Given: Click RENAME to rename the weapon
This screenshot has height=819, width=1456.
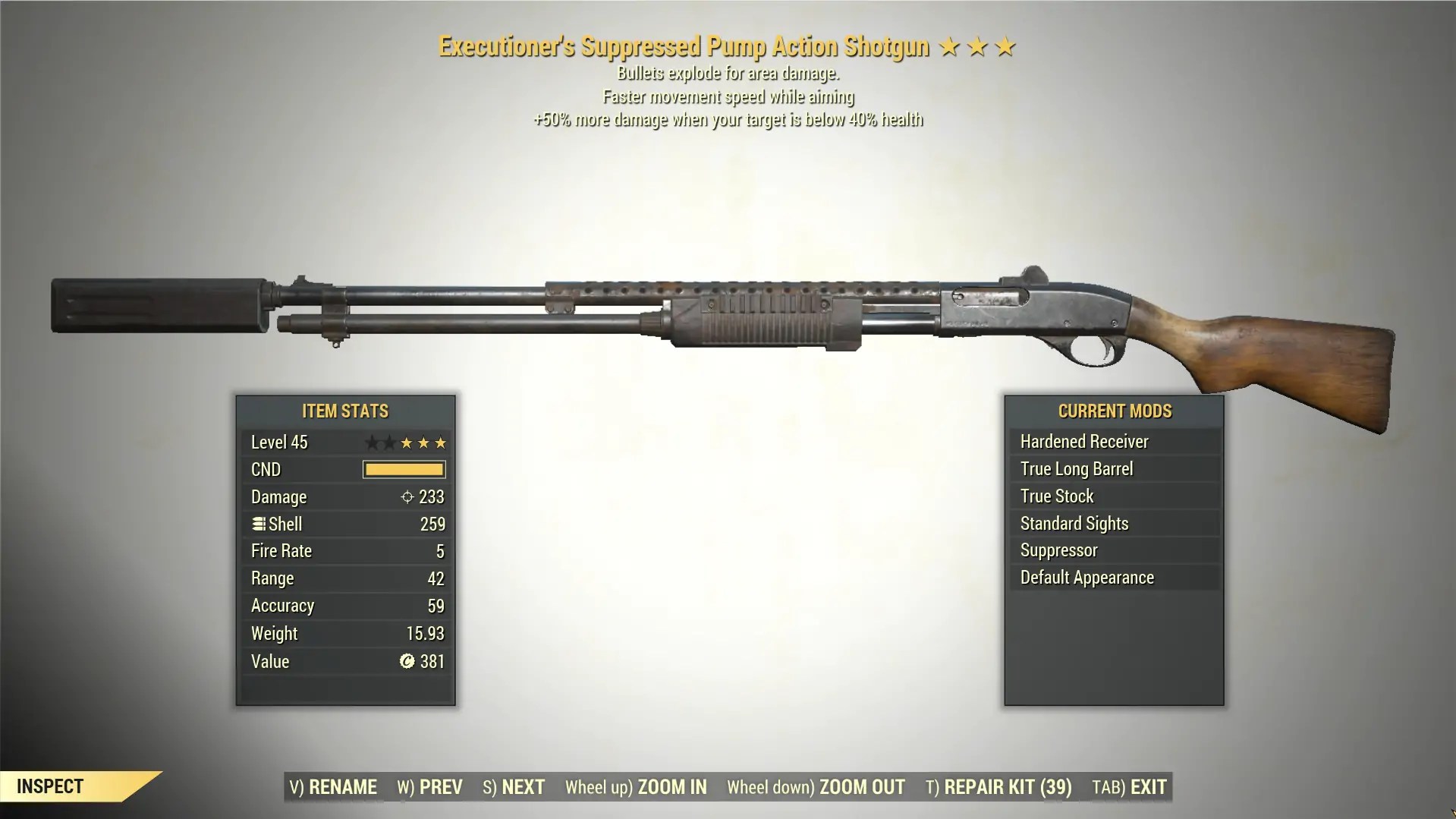Looking at the screenshot, I should click(x=332, y=787).
